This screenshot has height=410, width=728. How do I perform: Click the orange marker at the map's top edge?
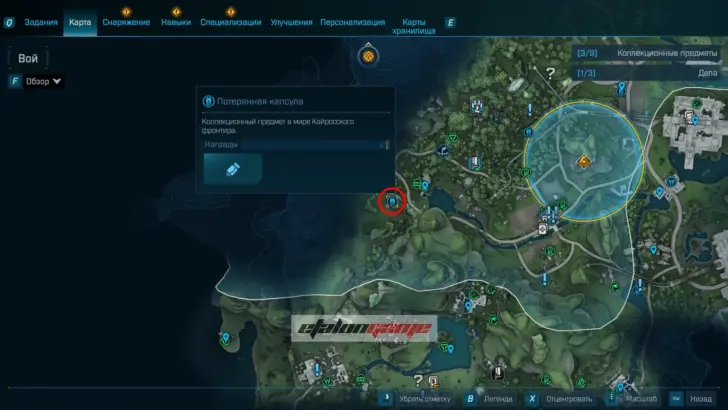[x=368, y=56]
